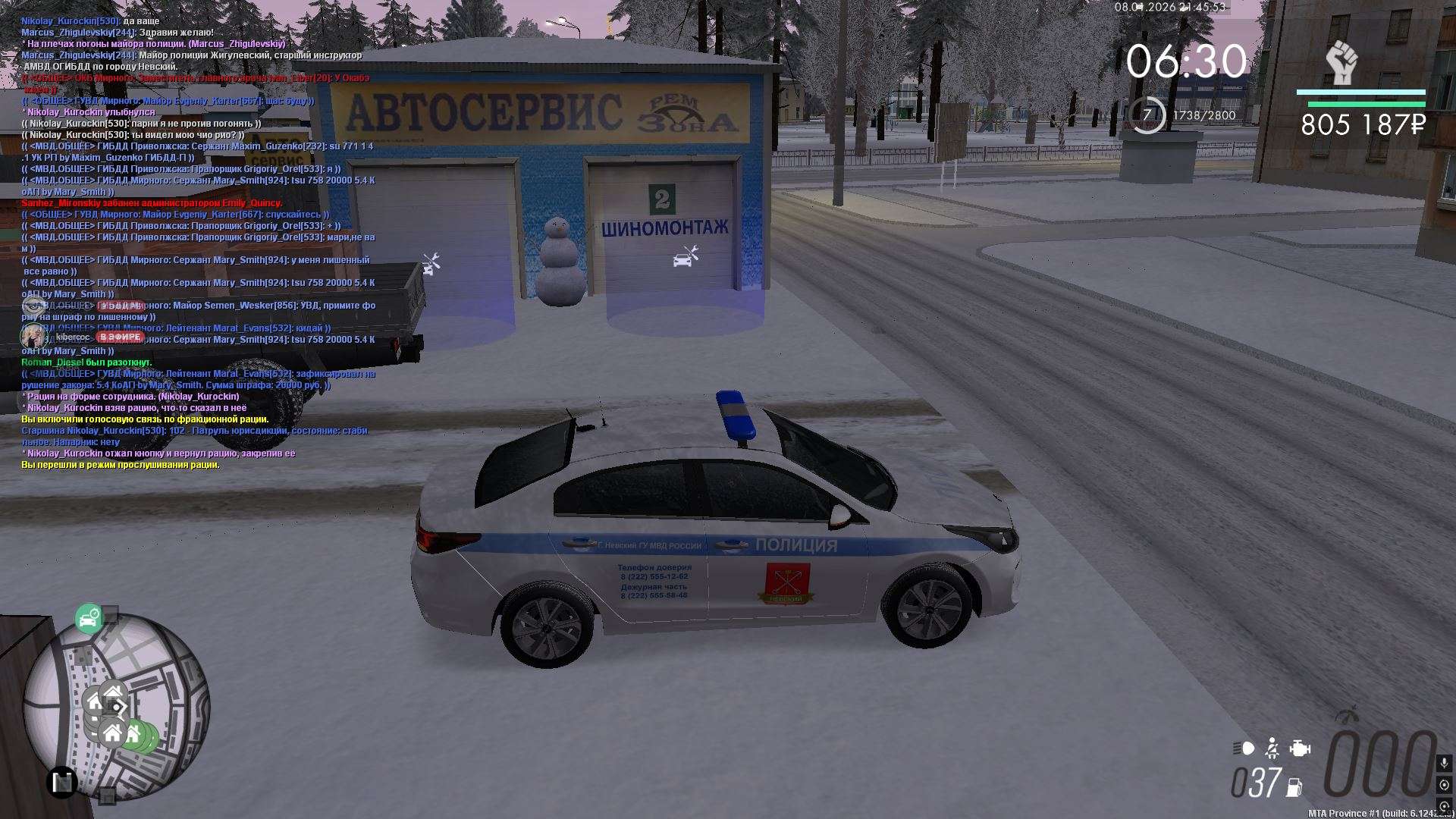1456x819 pixels.
Task: Click the green house marker on minimap
Action: click(135, 734)
